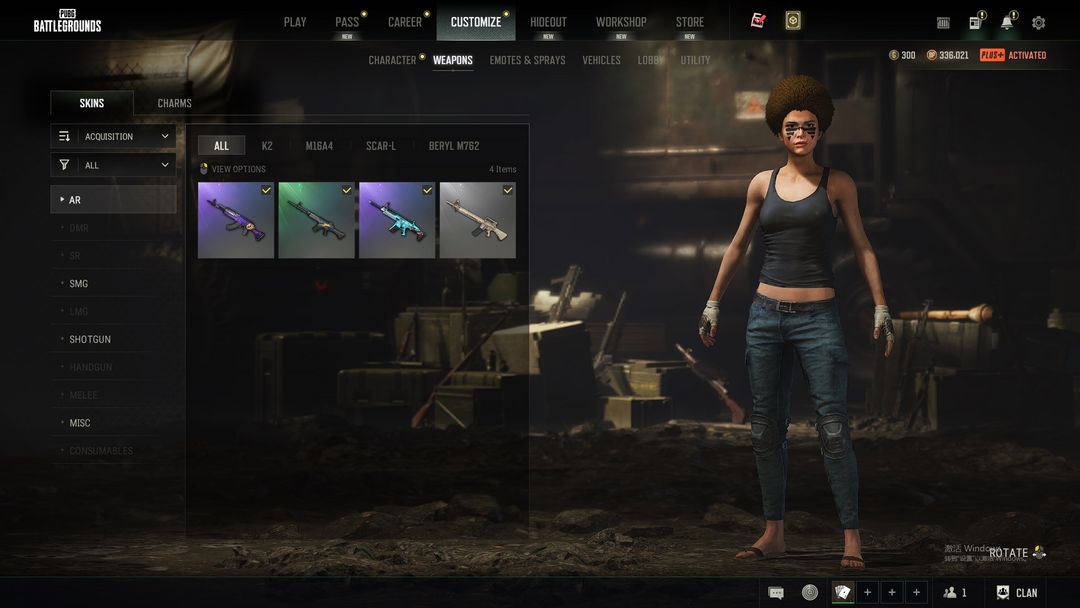This screenshot has height=608, width=1080.
Task: Filter skins by M16A4
Action: pos(319,146)
